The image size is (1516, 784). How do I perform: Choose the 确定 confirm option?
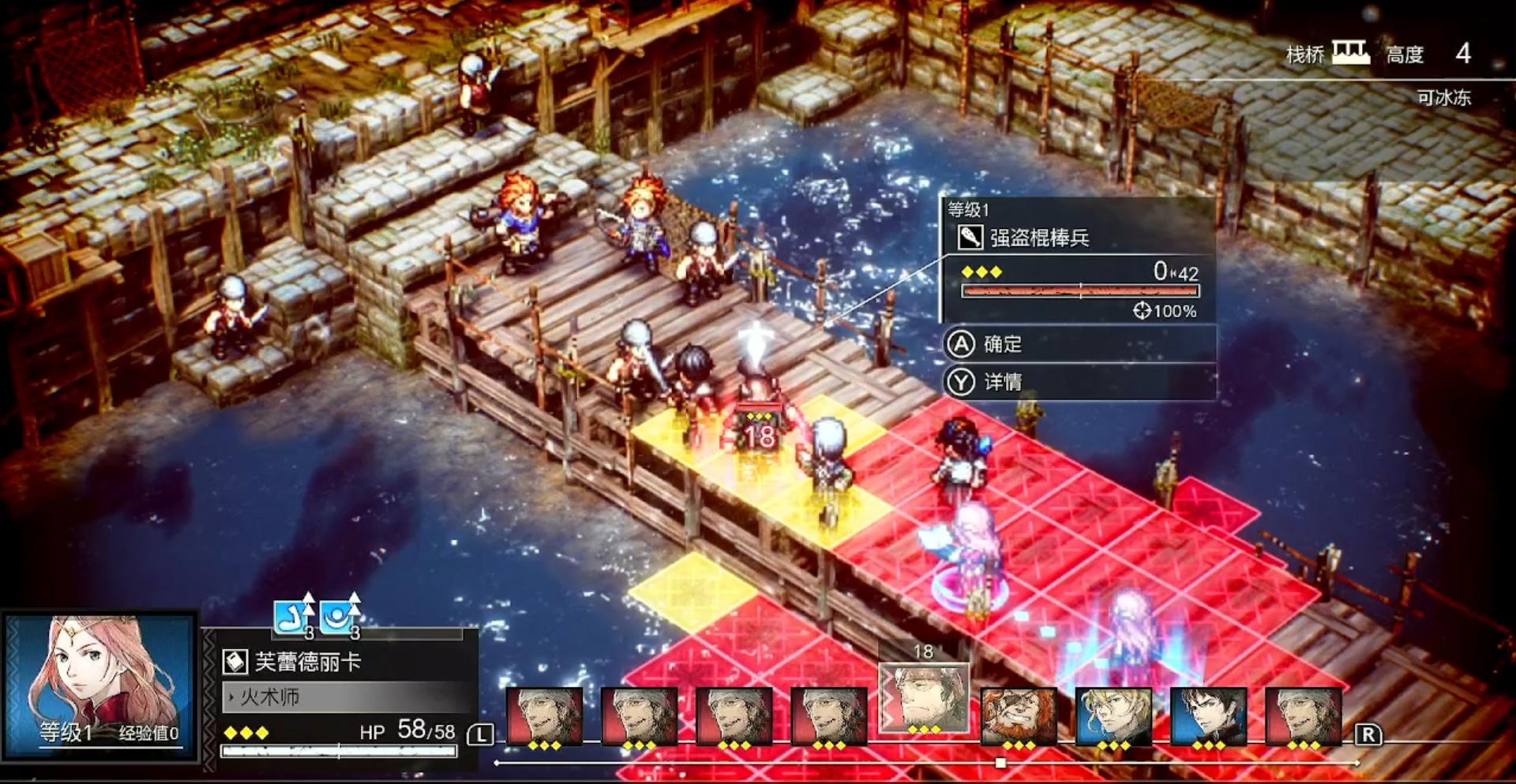(1079, 344)
